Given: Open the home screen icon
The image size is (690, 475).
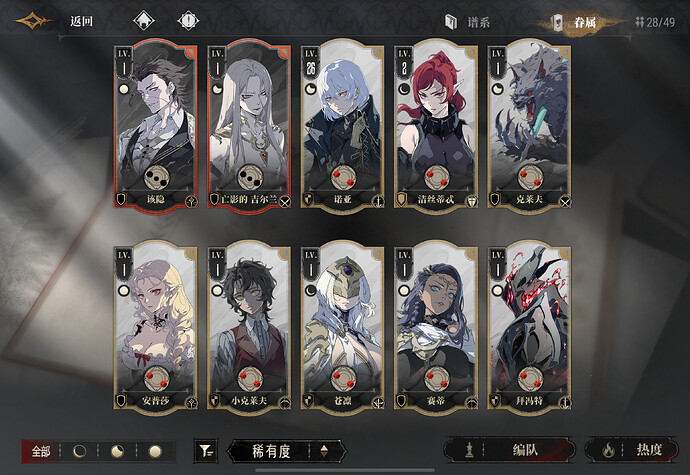Looking at the screenshot, I should (x=144, y=21).
